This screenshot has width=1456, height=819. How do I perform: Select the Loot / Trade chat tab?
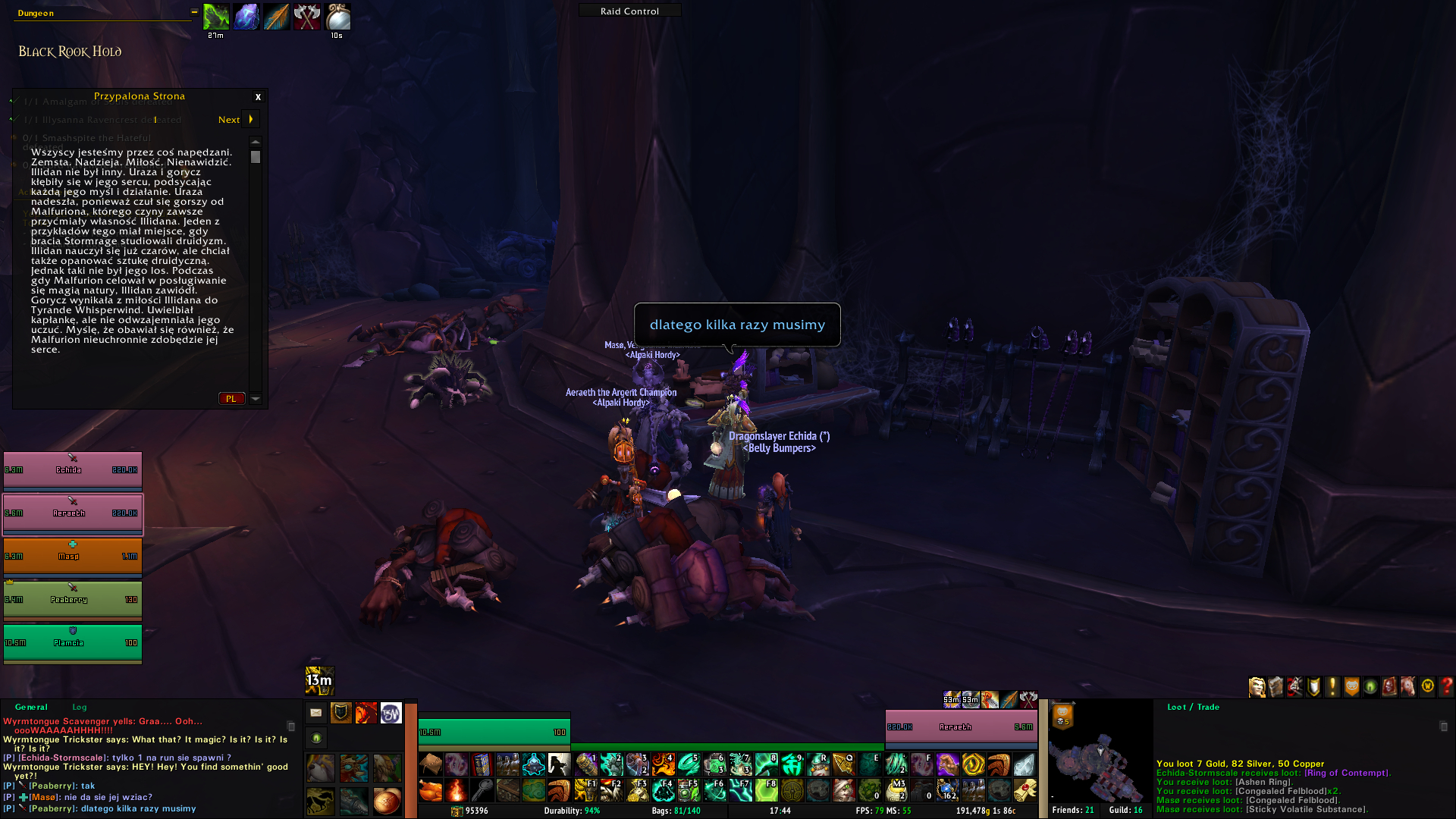pyautogui.click(x=1193, y=707)
